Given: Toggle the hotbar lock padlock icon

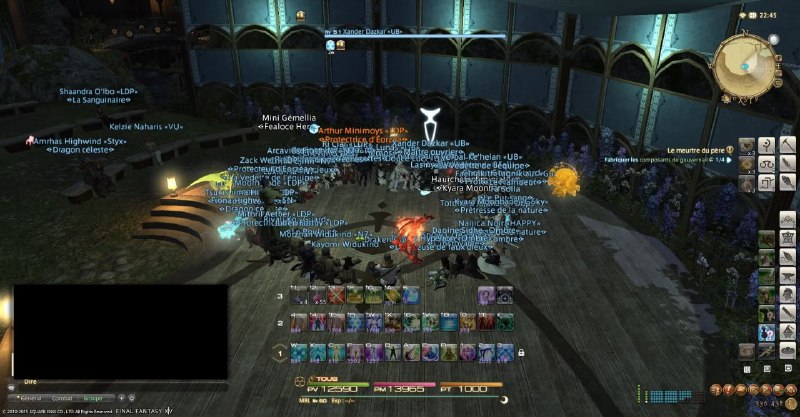Looking at the screenshot, I should click(521, 352).
